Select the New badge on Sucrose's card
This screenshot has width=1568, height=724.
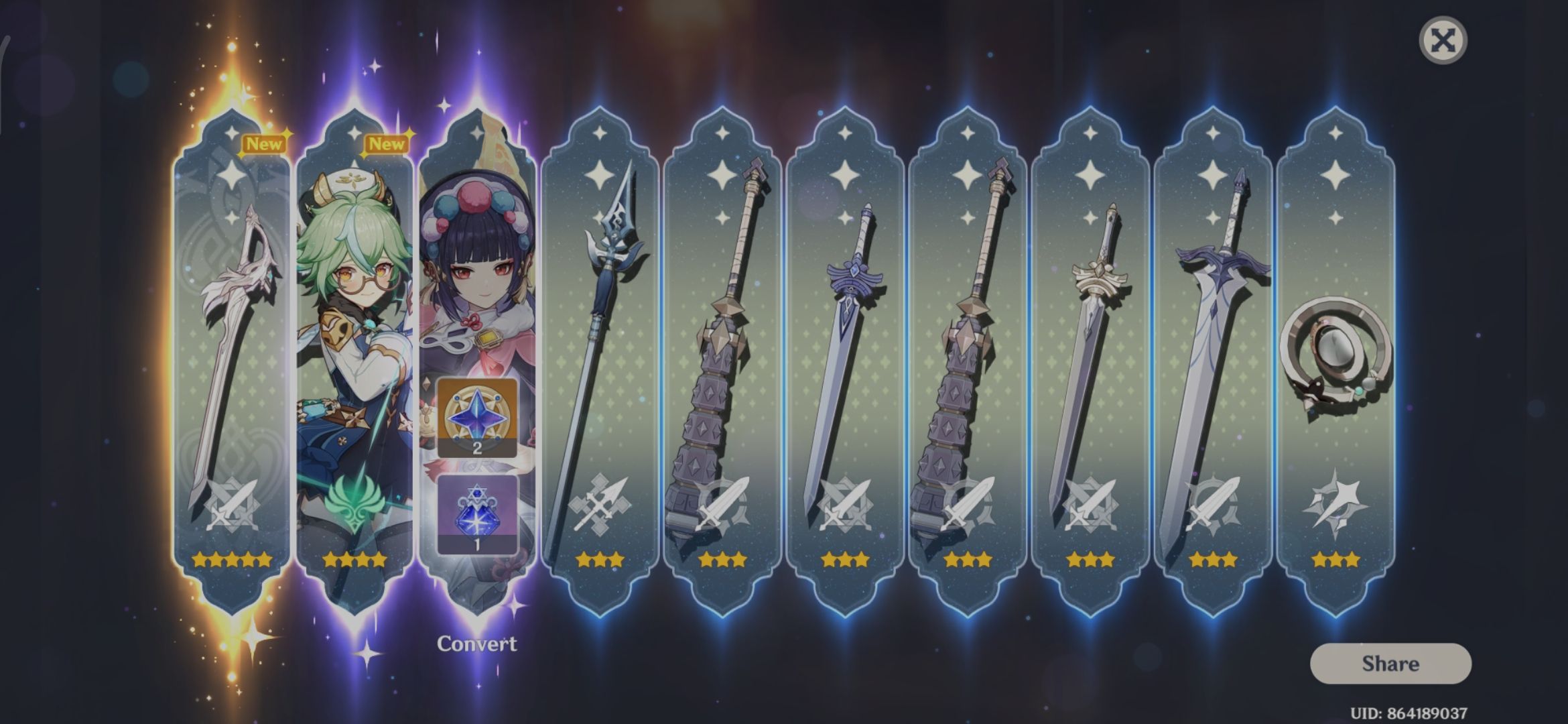(387, 143)
